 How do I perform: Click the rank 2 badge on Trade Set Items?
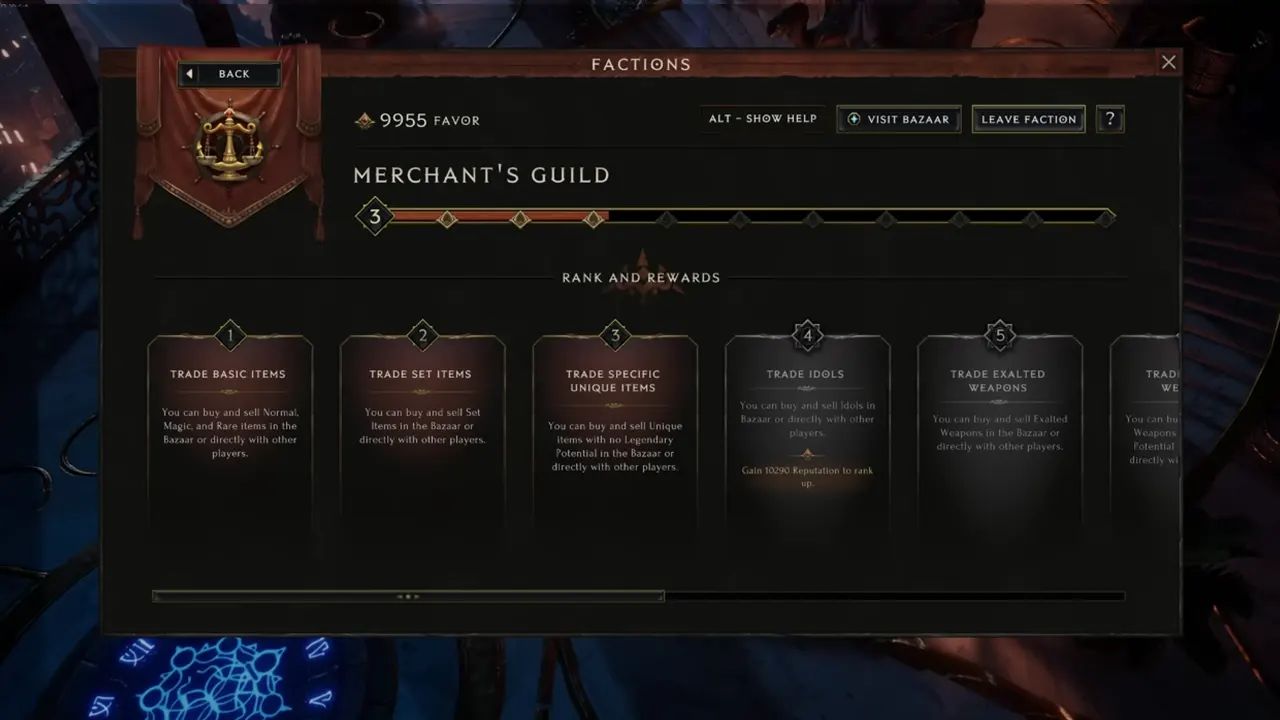click(421, 335)
